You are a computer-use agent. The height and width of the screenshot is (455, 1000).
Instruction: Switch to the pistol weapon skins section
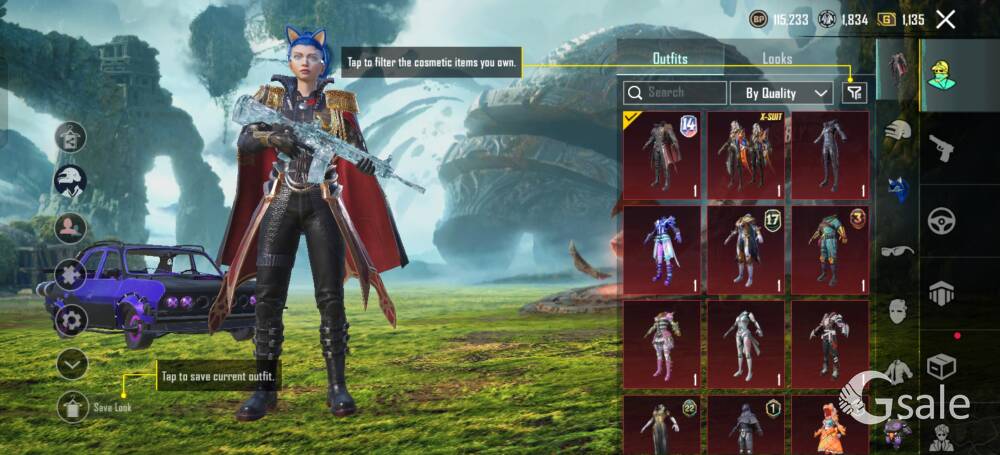(941, 149)
